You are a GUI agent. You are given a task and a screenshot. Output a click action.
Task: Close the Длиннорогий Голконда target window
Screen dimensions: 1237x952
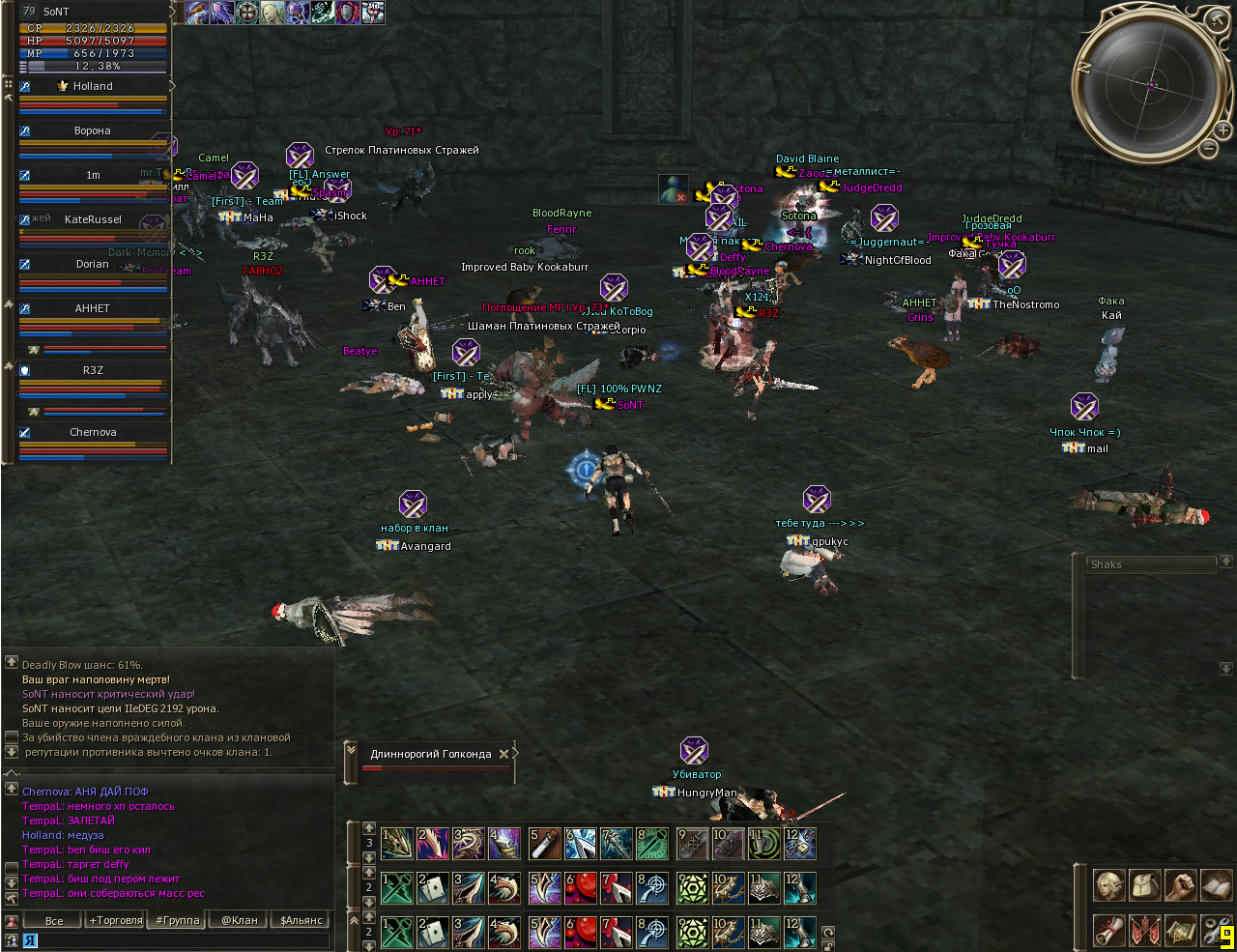click(x=503, y=754)
